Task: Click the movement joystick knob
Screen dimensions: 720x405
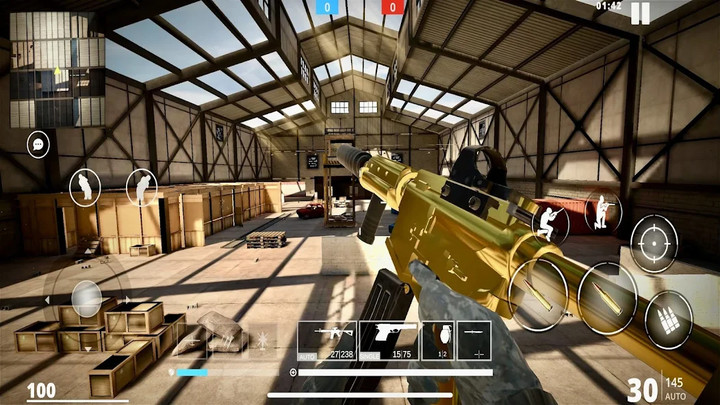Action: pyautogui.click(x=87, y=299)
